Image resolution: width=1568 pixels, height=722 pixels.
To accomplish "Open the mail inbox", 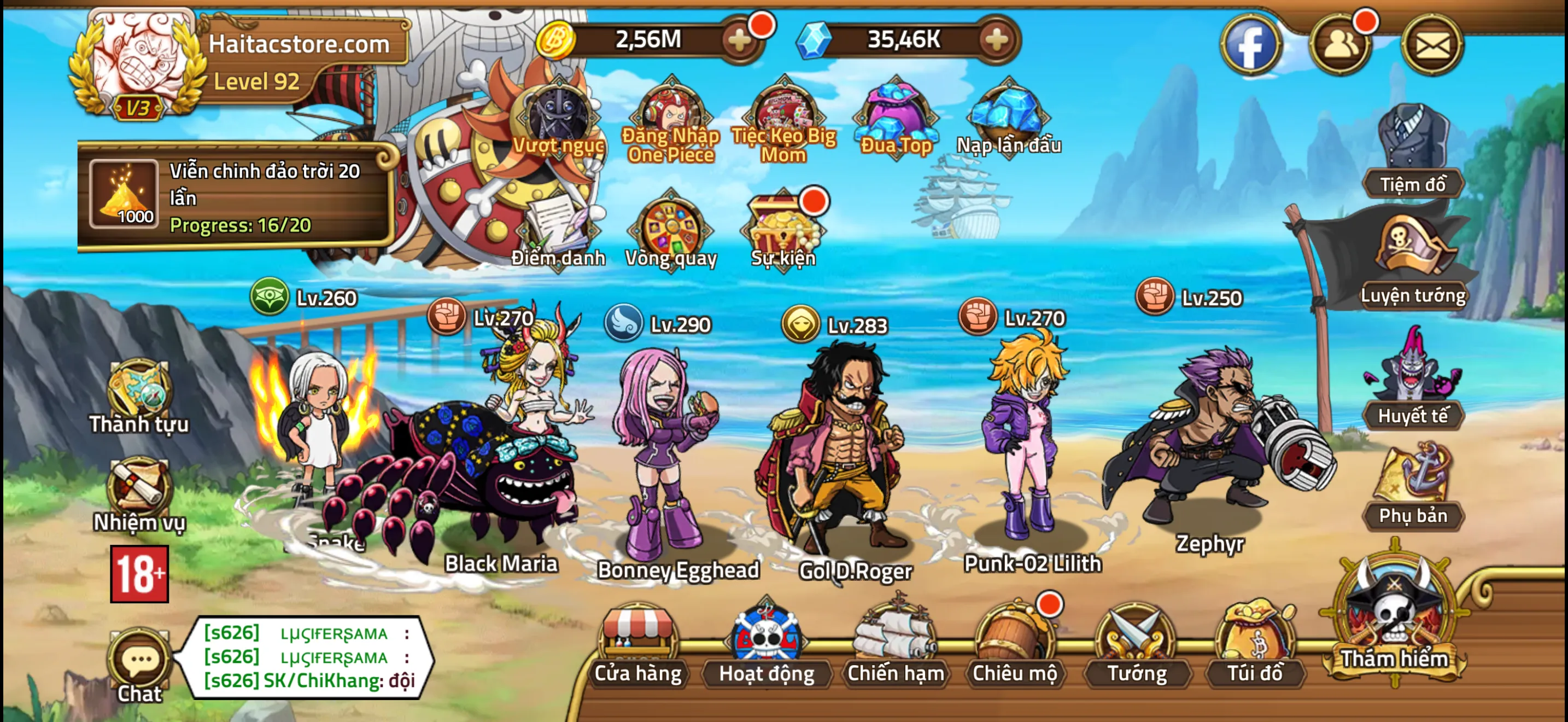I will [x=1432, y=45].
